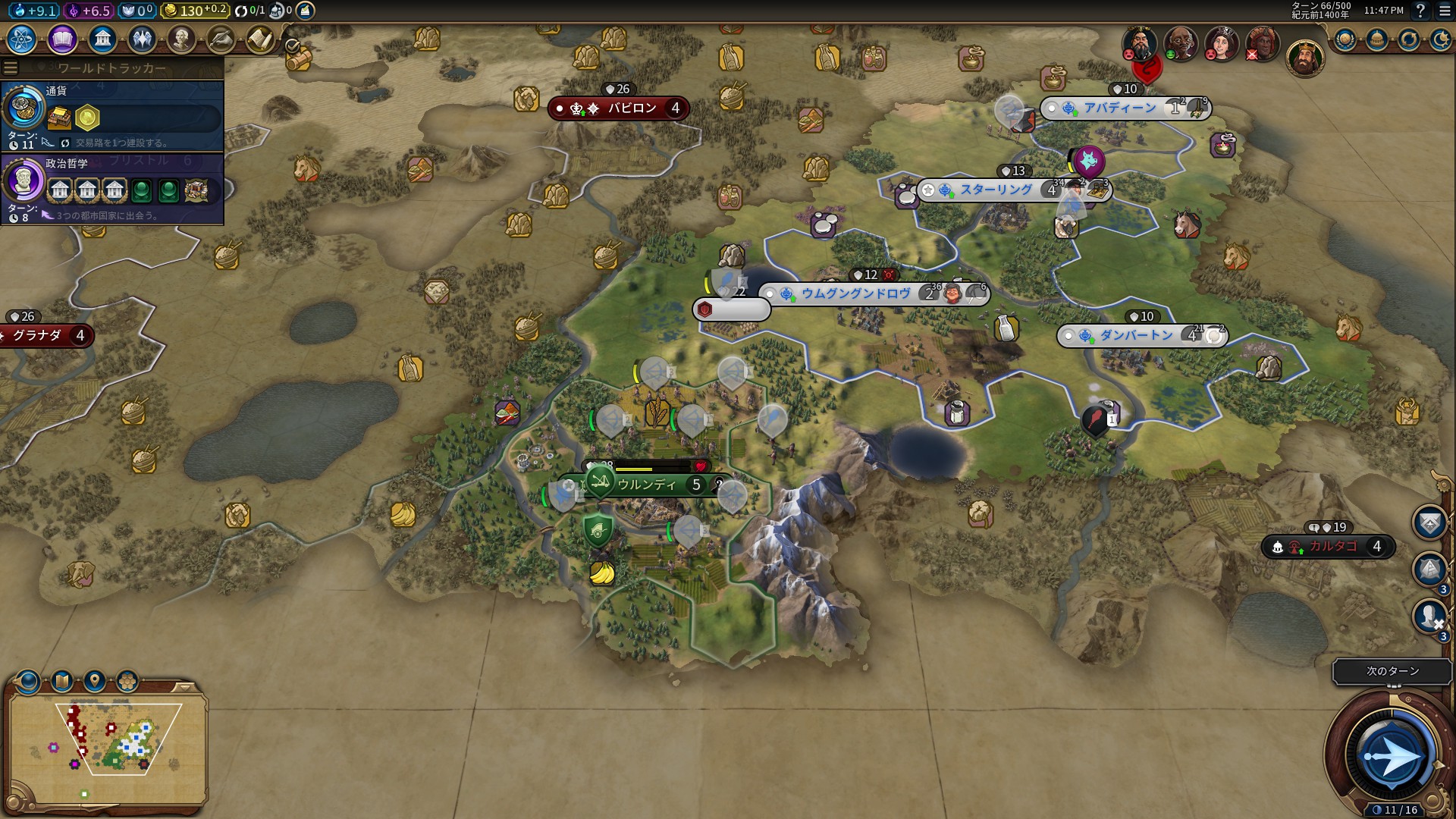The width and height of the screenshot is (1456, 819).
Task: Click the 次のターン label
Action: pyautogui.click(x=1392, y=671)
